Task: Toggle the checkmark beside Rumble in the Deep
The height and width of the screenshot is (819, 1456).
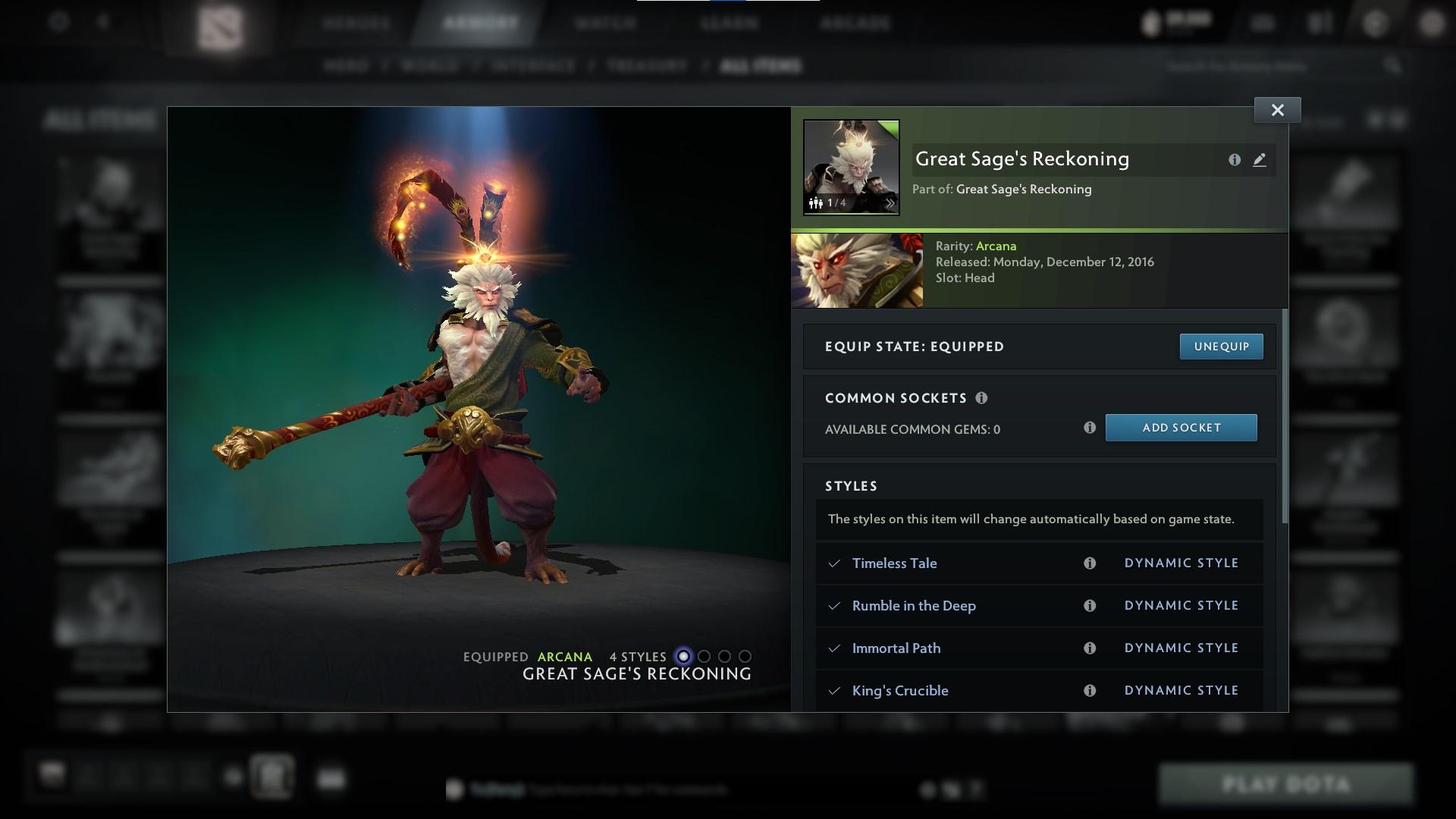Action: coord(833,605)
